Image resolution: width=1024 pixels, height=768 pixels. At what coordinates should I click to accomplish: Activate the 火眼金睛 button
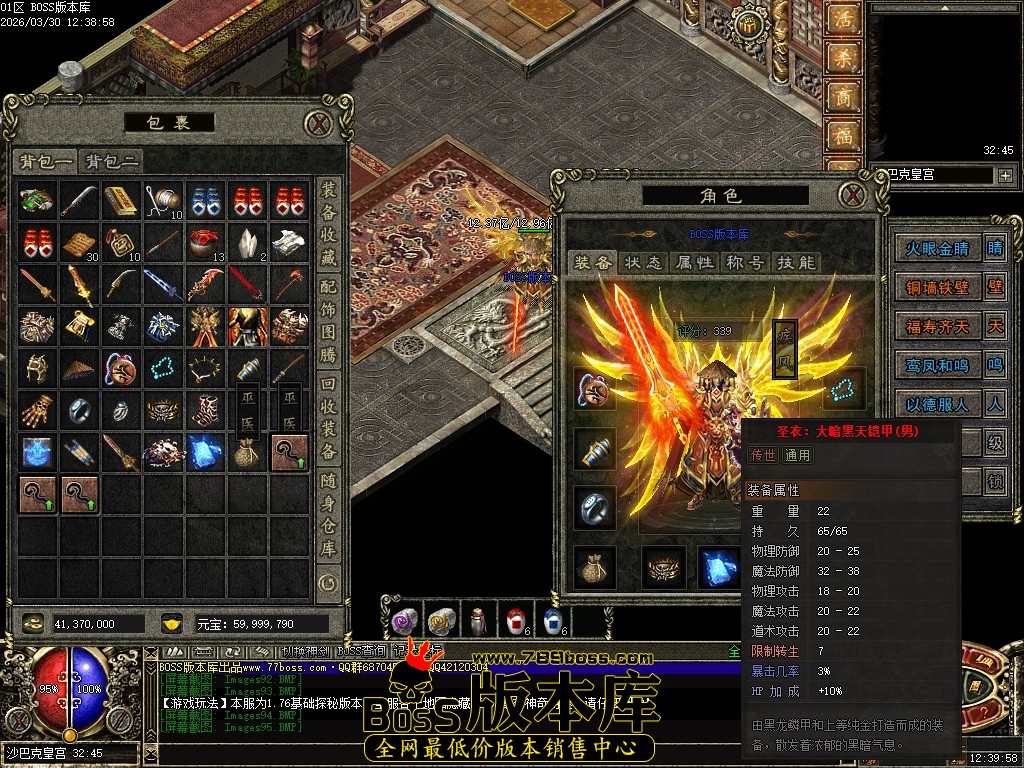coord(937,249)
